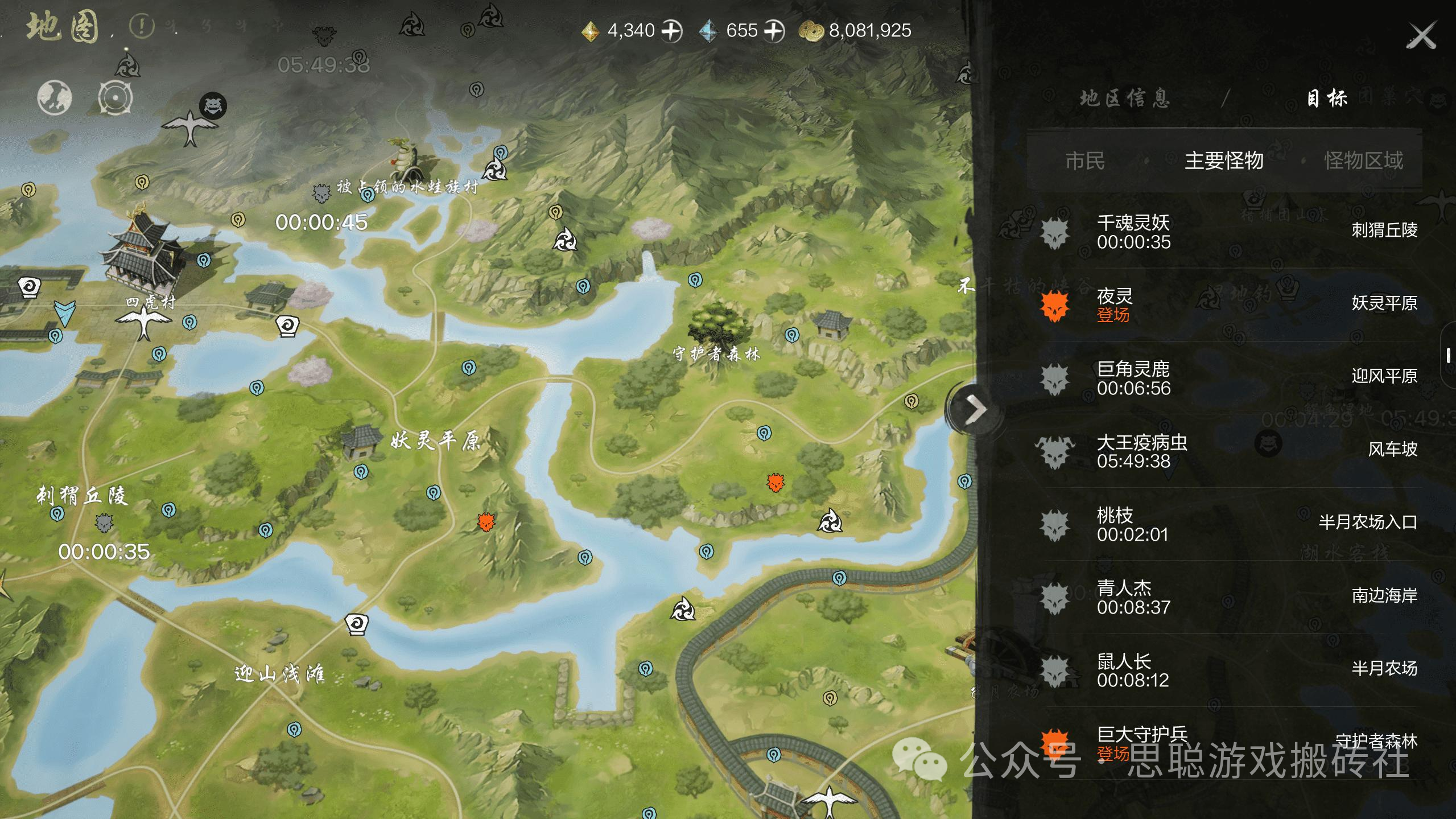The image size is (1456, 819).
Task: Show the 市民 list
Action: point(1085,161)
